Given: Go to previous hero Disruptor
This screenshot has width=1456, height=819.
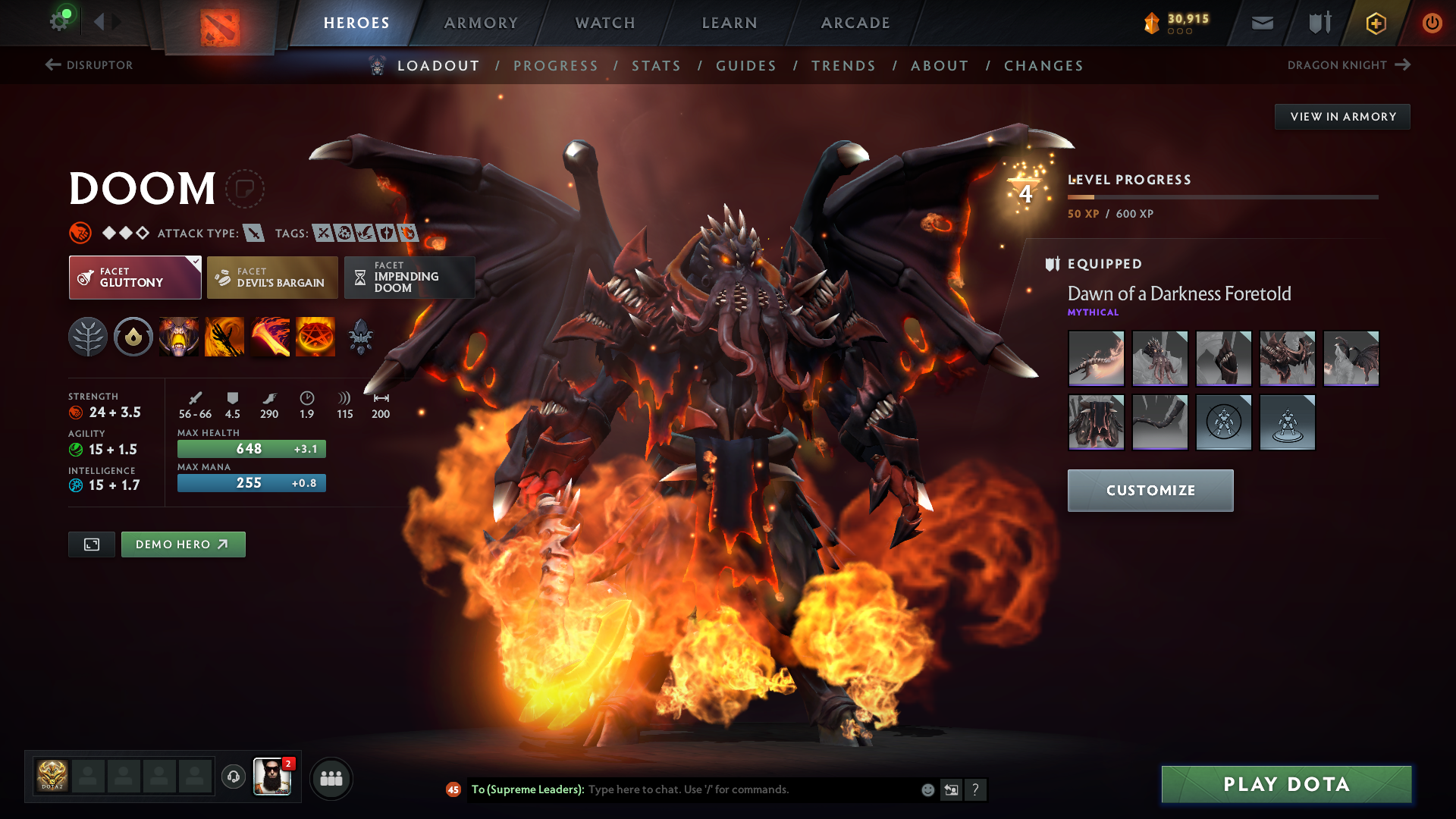Looking at the screenshot, I should pos(89,65).
